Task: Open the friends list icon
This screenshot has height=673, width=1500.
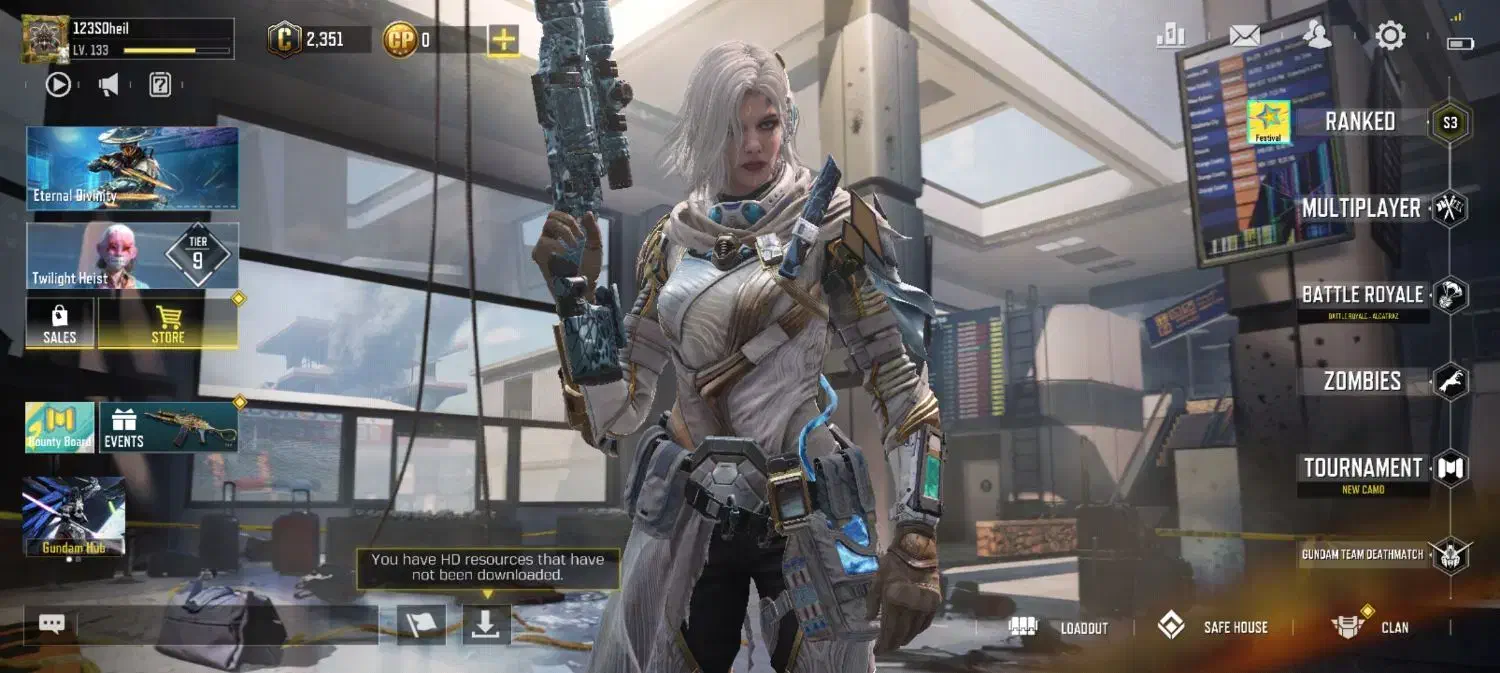Action: (x=1318, y=37)
